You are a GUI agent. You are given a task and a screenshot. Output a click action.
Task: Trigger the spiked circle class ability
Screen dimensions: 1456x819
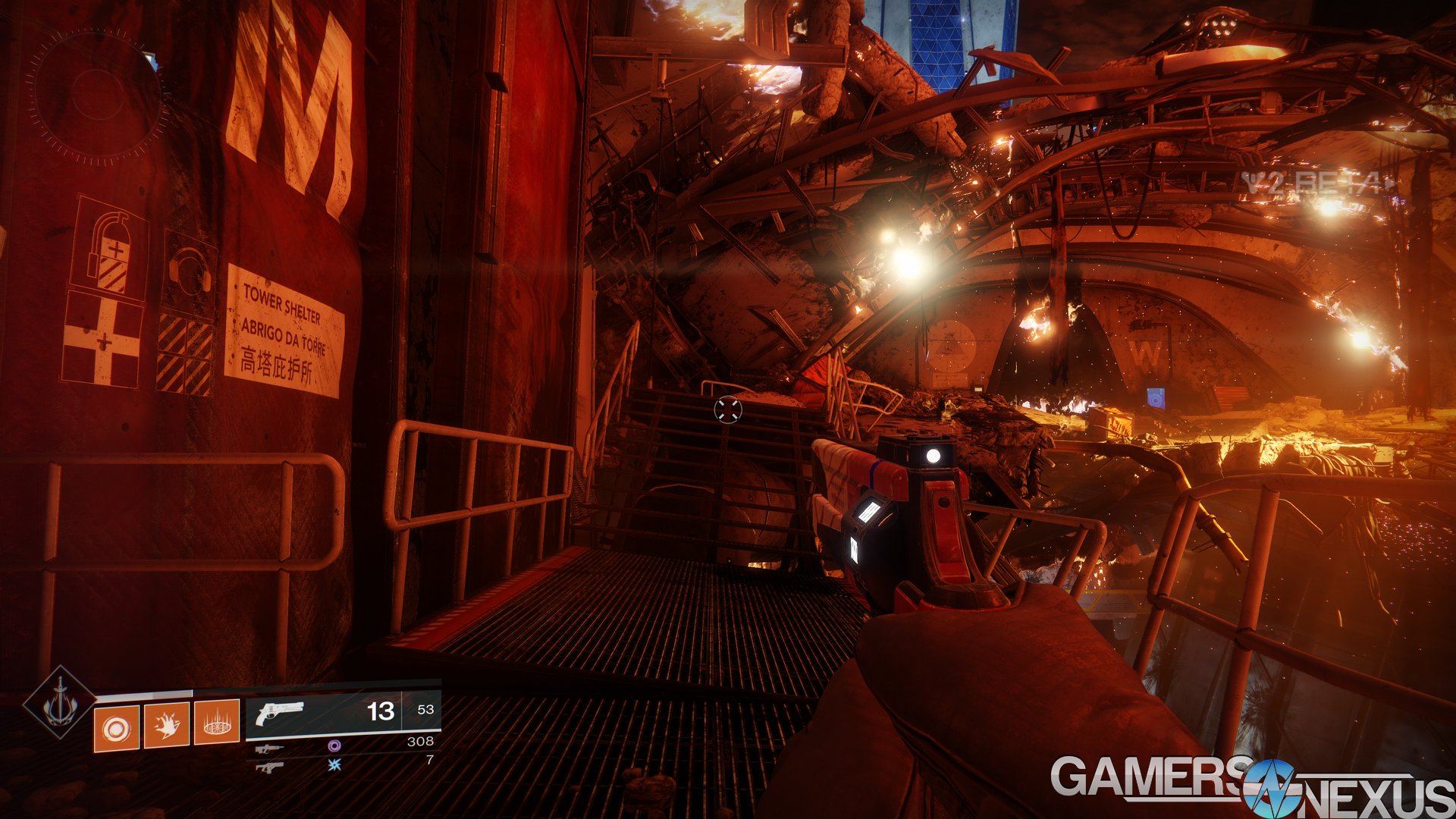[x=217, y=724]
